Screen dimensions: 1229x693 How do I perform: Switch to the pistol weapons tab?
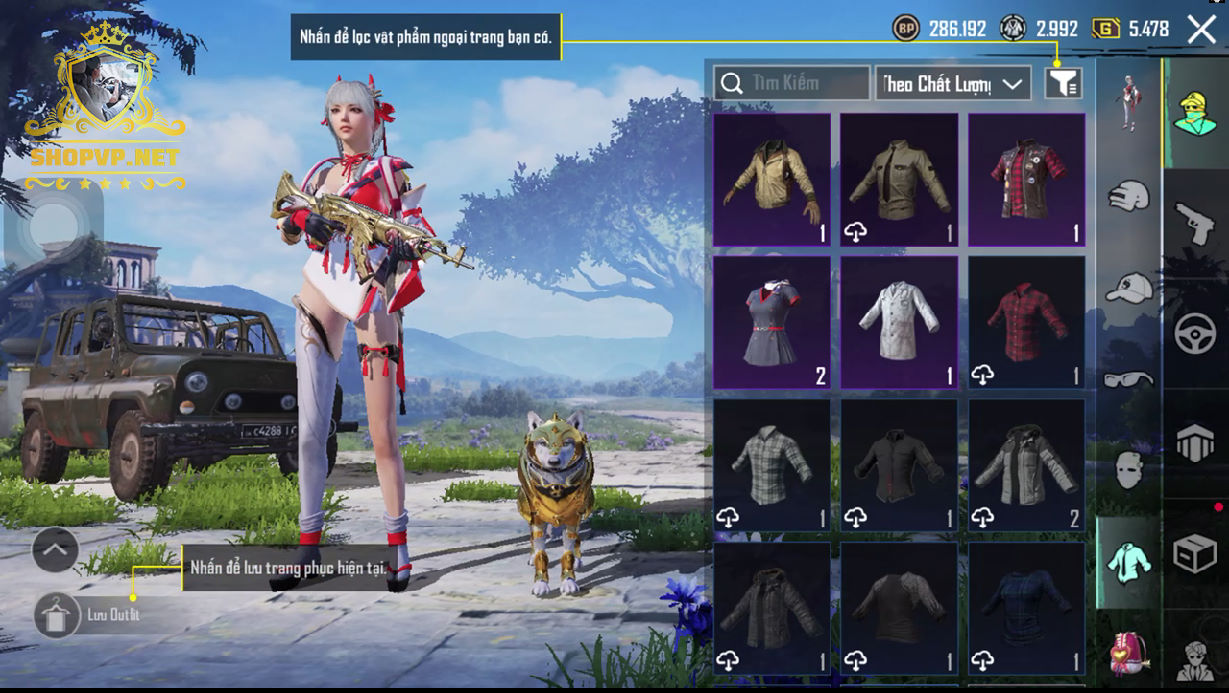pos(1195,225)
